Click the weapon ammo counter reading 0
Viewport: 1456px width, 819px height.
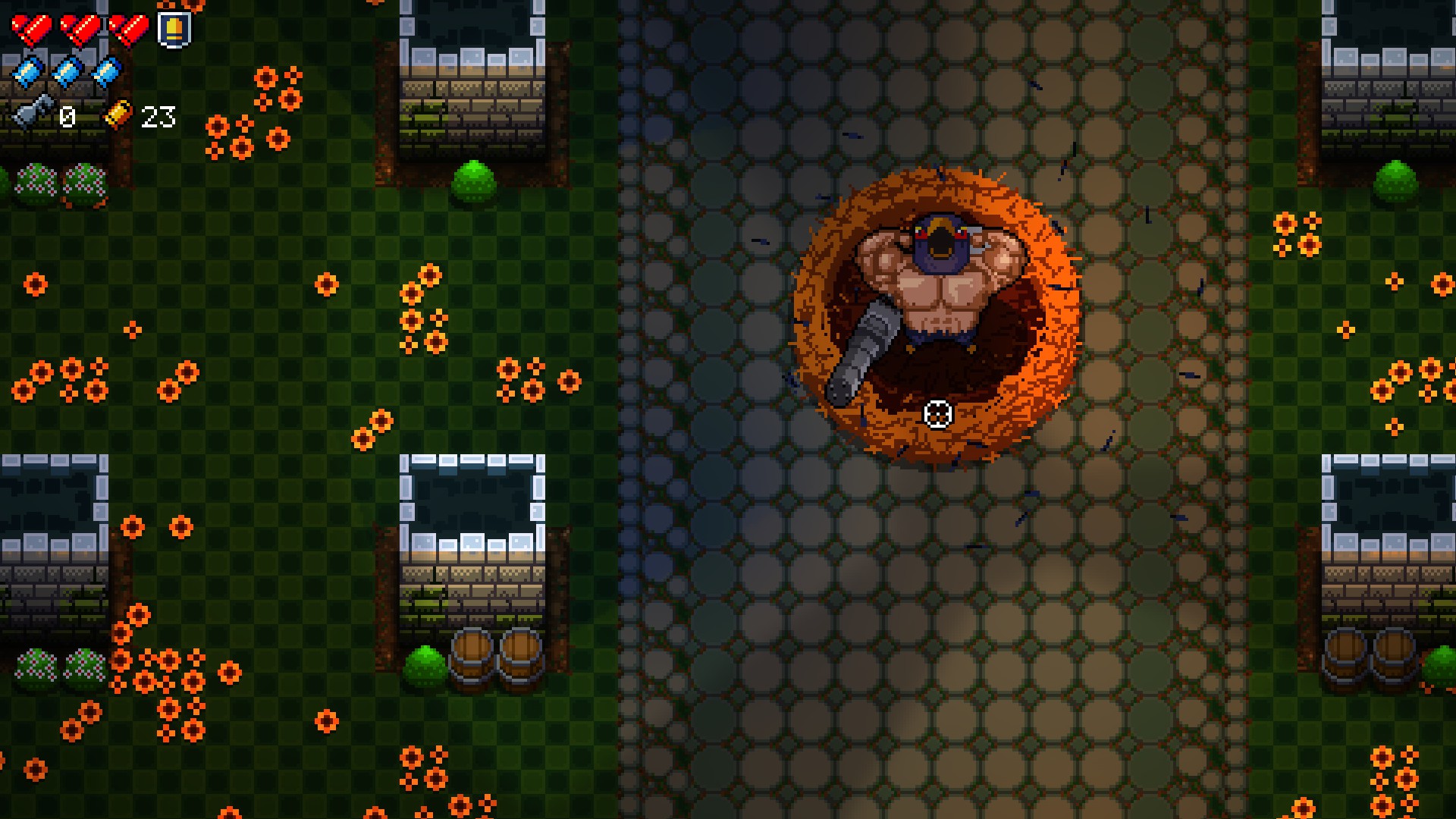[67, 117]
